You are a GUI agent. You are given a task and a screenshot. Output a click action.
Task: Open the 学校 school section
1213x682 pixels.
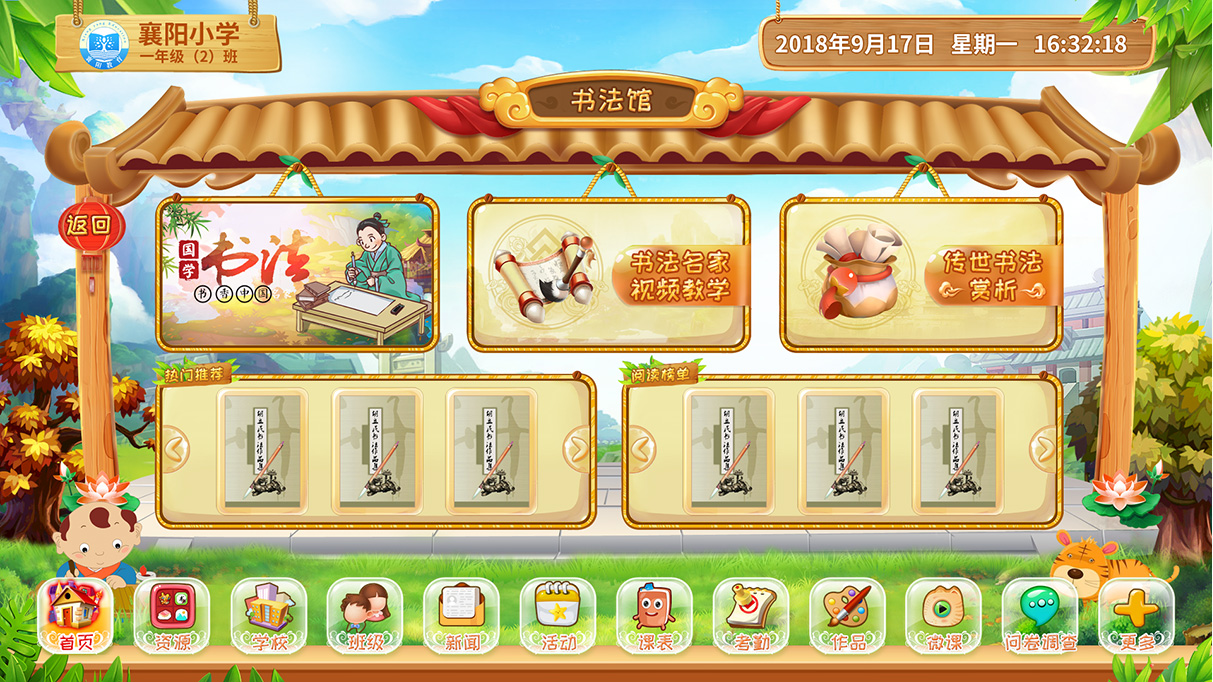click(x=269, y=616)
